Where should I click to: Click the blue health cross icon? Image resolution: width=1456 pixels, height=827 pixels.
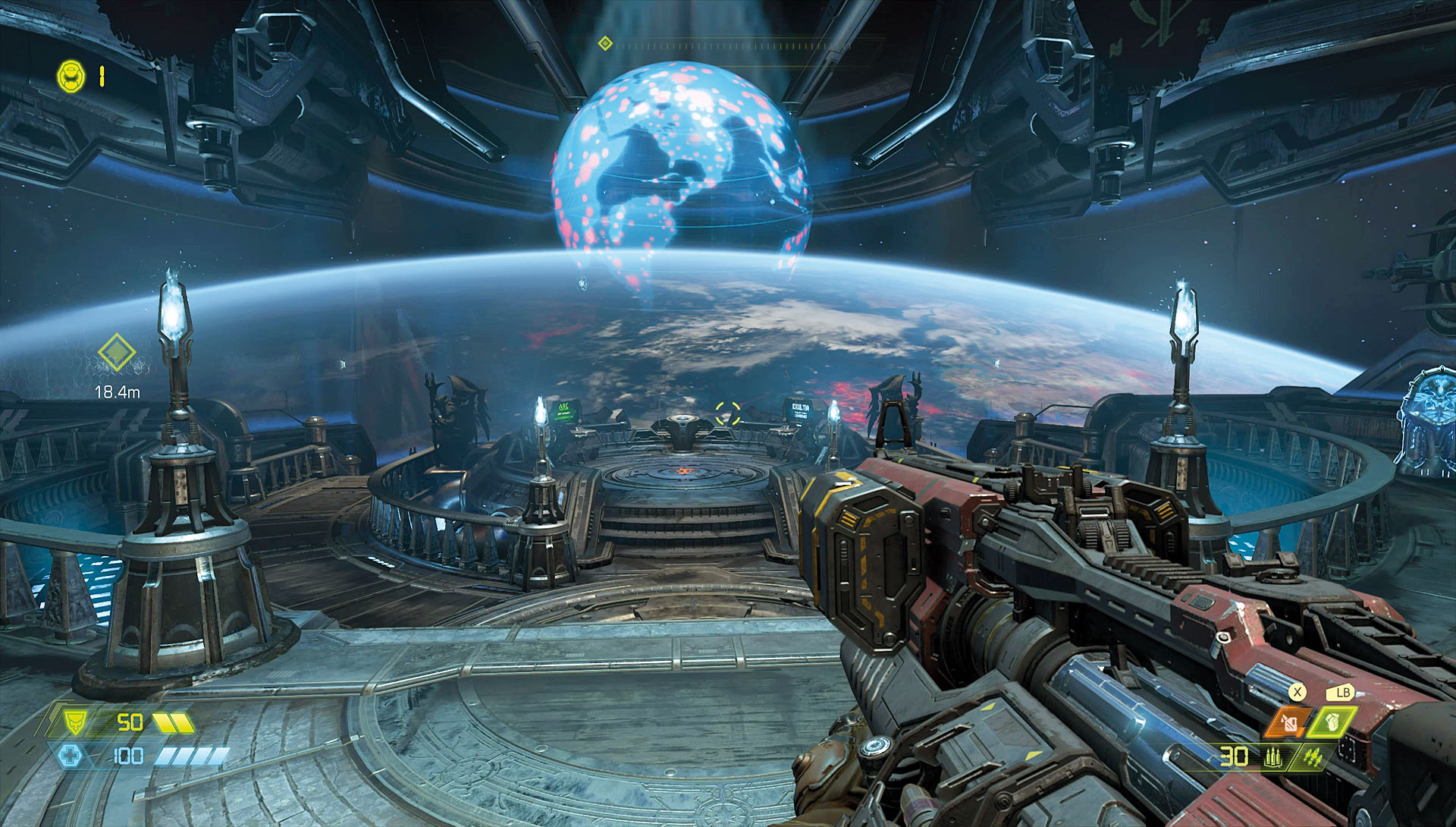click(x=69, y=755)
